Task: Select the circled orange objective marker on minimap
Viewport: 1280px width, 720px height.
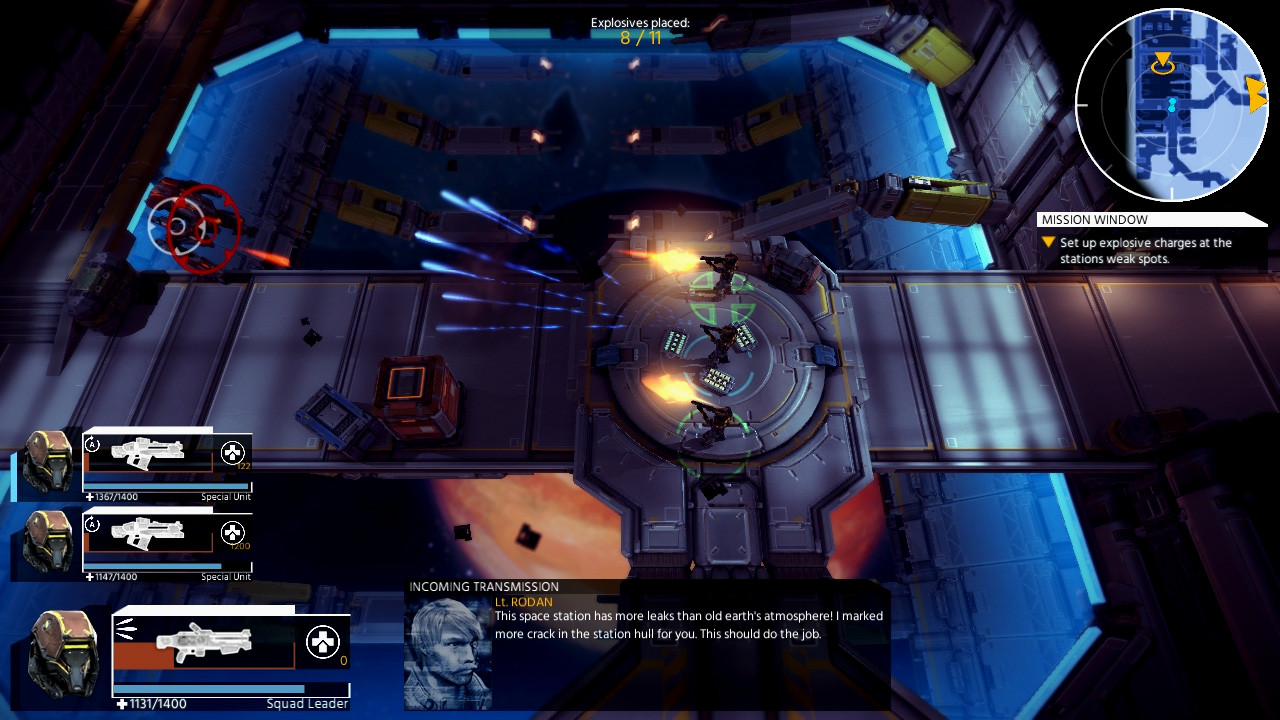Action: click(1162, 64)
